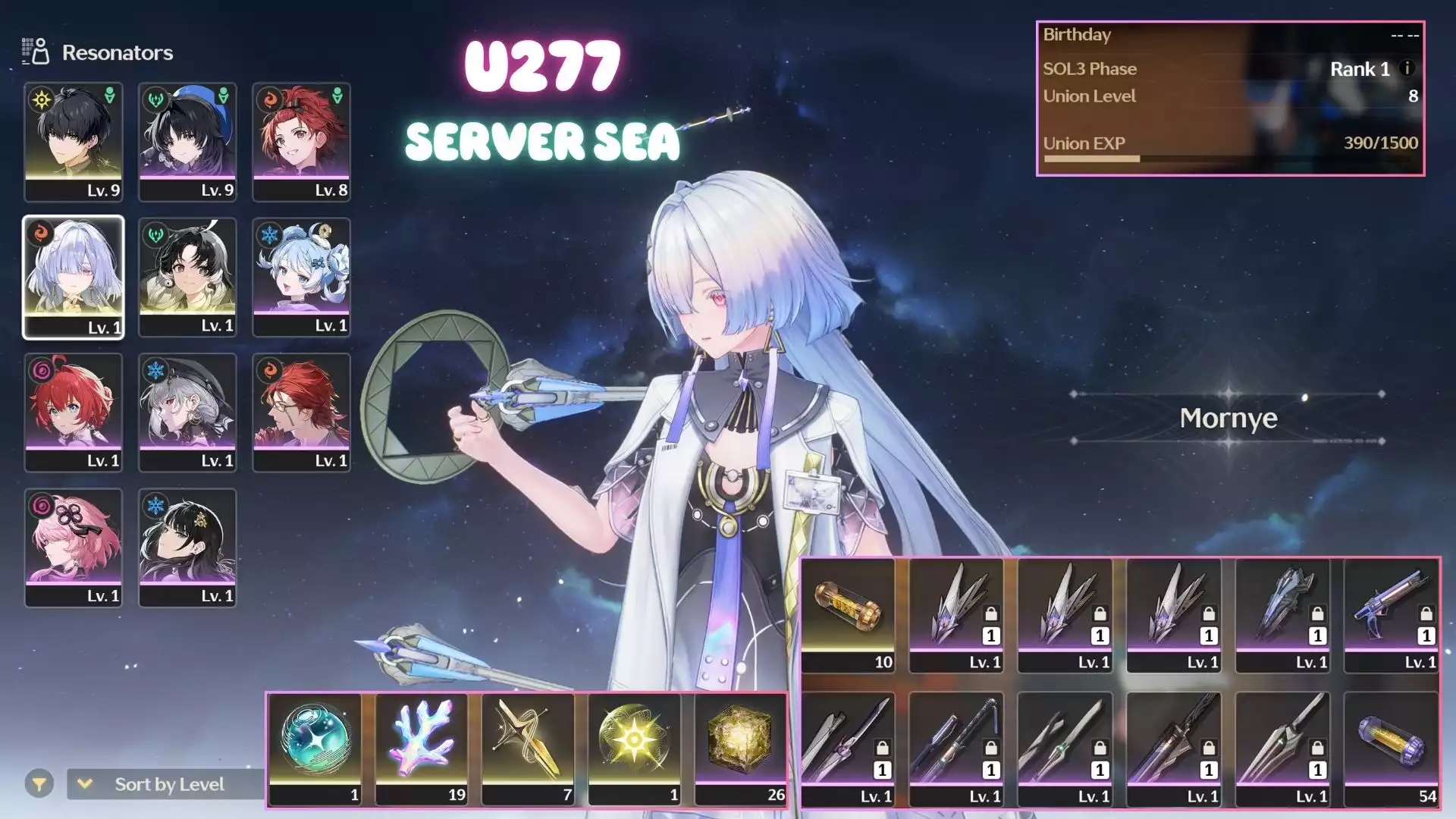Choose the golden cube item with count 26
Screen dimensions: 1456x819
pos(741,747)
